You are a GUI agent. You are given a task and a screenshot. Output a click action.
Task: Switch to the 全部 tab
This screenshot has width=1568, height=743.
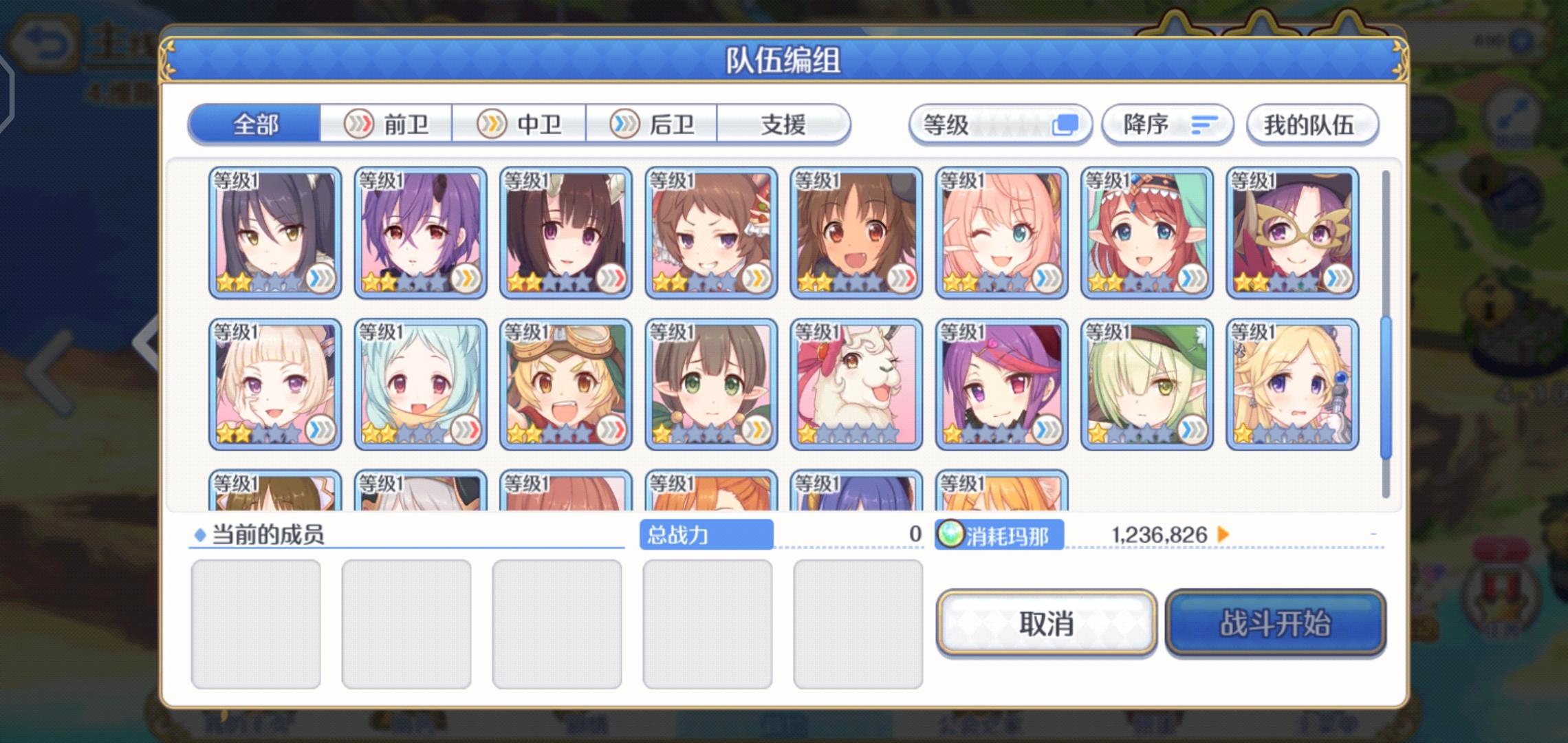[257, 124]
